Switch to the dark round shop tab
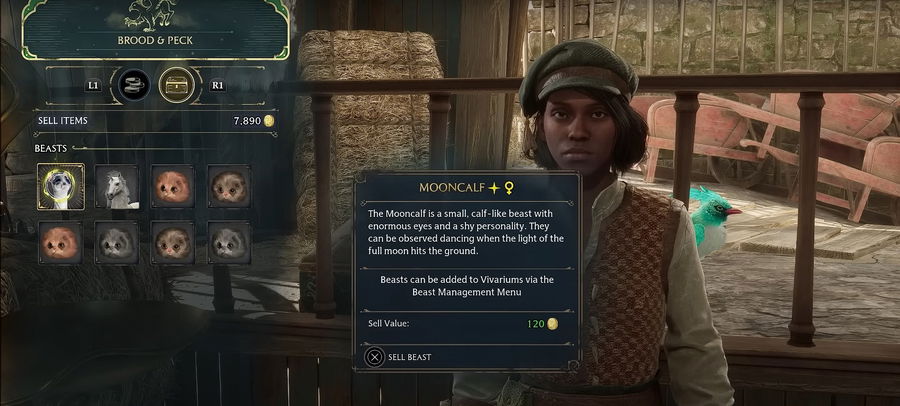900x406 pixels. 134,86
